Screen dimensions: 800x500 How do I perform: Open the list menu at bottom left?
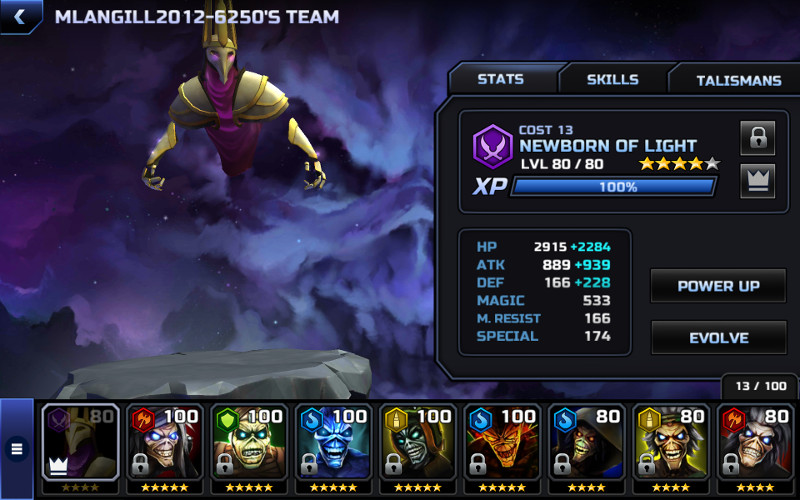point(16,449)
